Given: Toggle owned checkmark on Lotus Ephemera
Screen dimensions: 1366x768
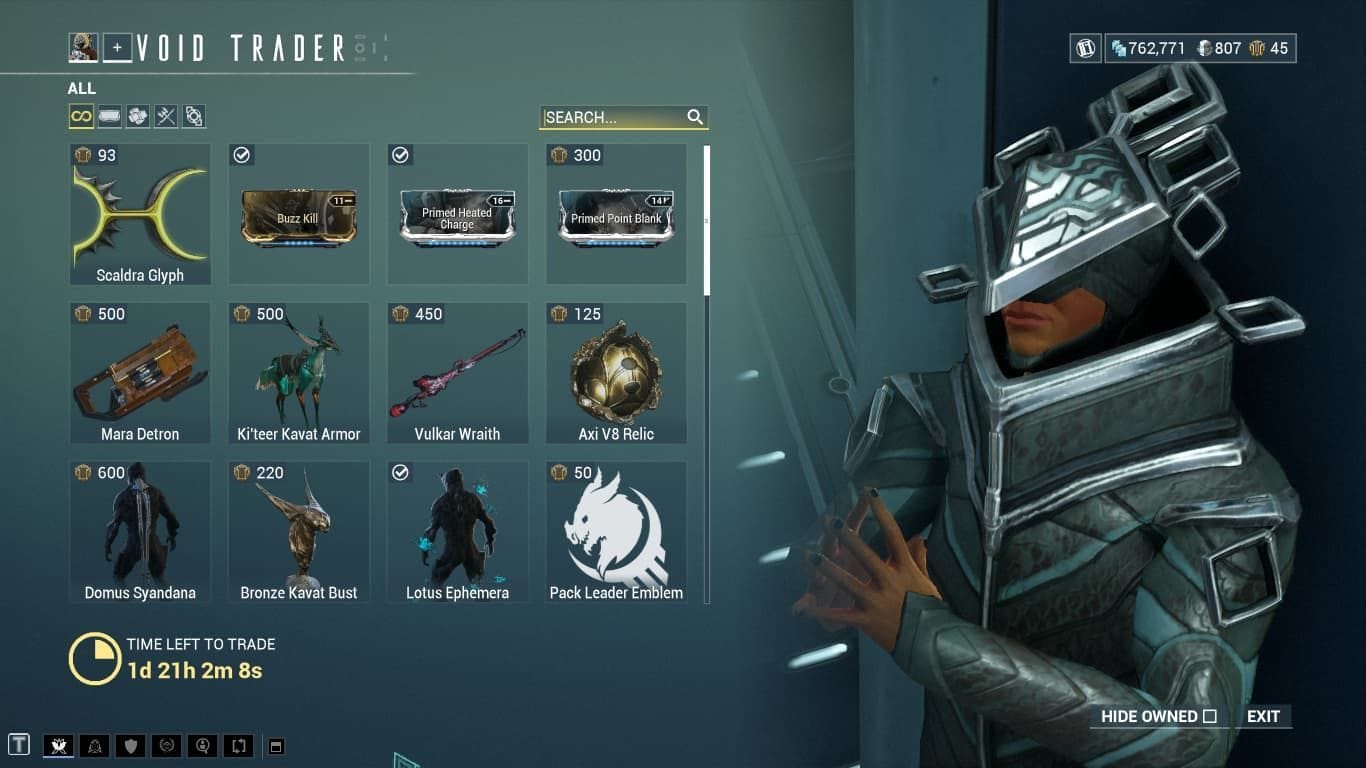Looking at the screenshot, I should coord(400,472).
